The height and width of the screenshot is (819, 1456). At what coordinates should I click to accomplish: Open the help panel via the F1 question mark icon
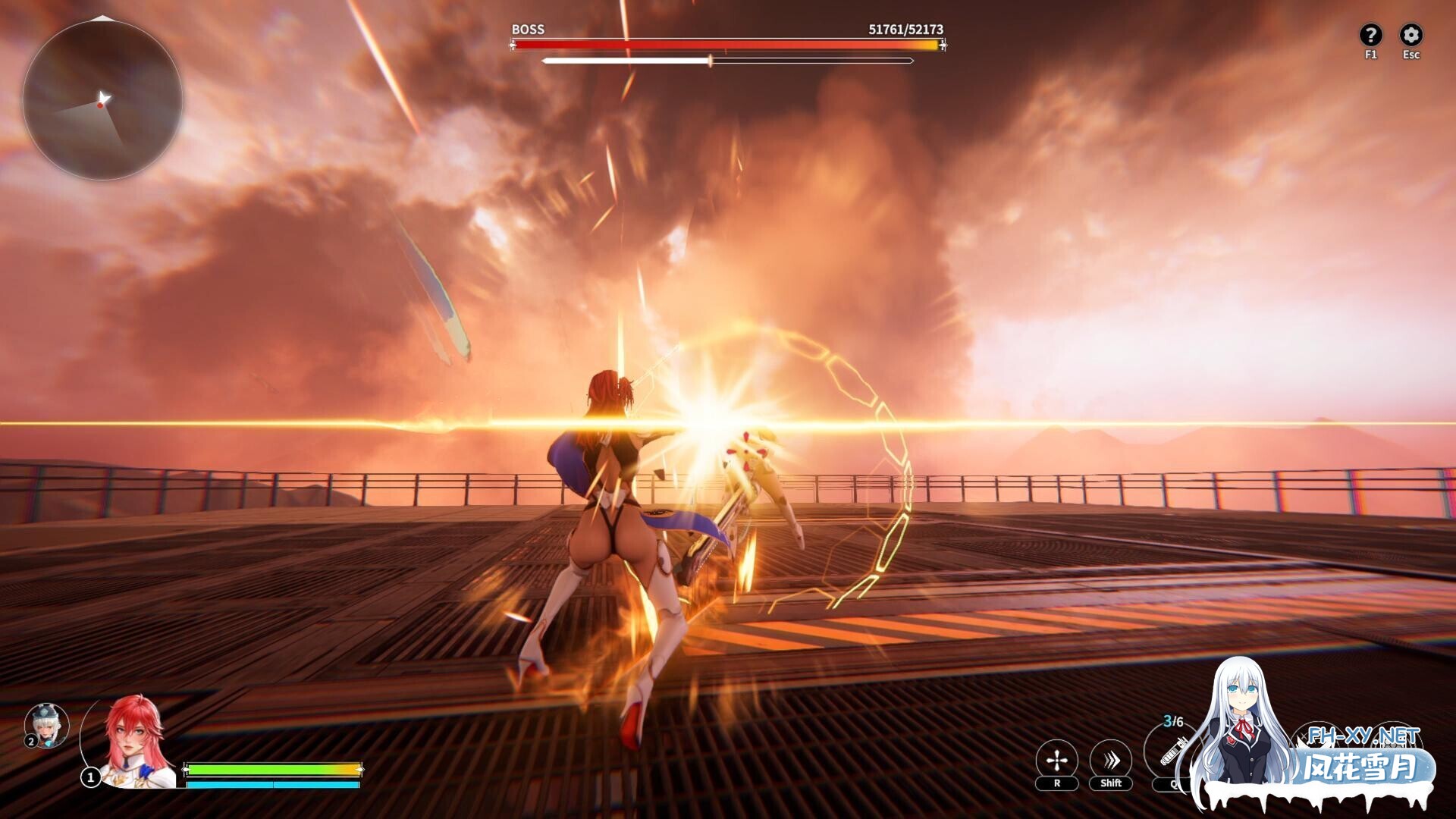click(1370, 33)
